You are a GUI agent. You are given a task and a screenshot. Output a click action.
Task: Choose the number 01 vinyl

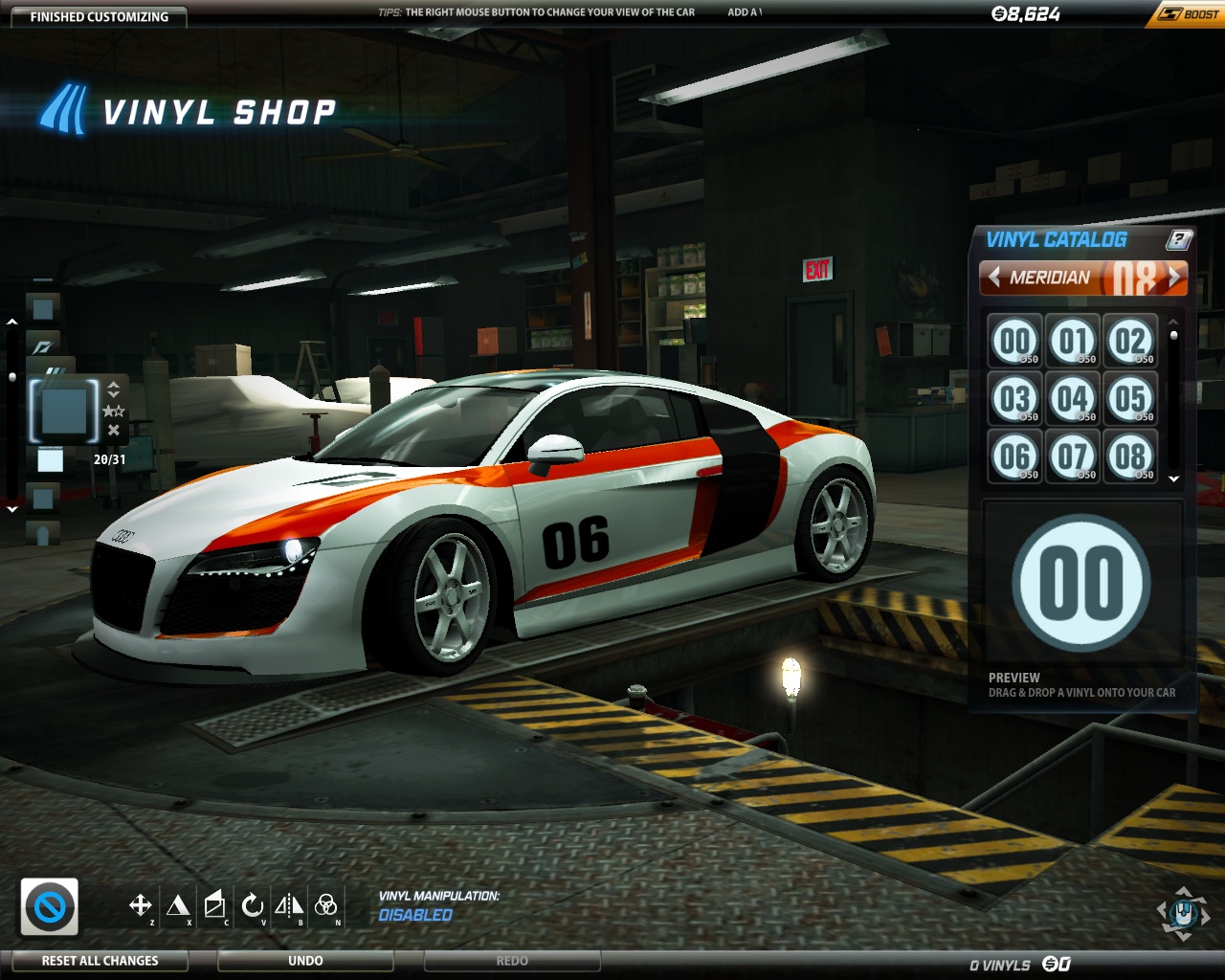(x=1073, y=341)
